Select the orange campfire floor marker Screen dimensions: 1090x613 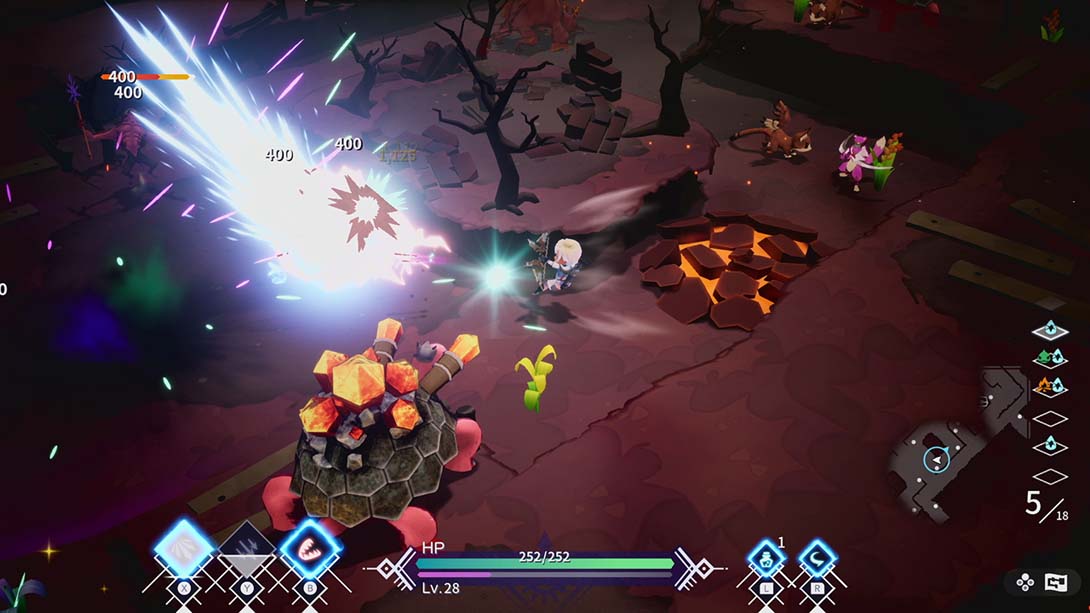click(x=1049, y=386)
